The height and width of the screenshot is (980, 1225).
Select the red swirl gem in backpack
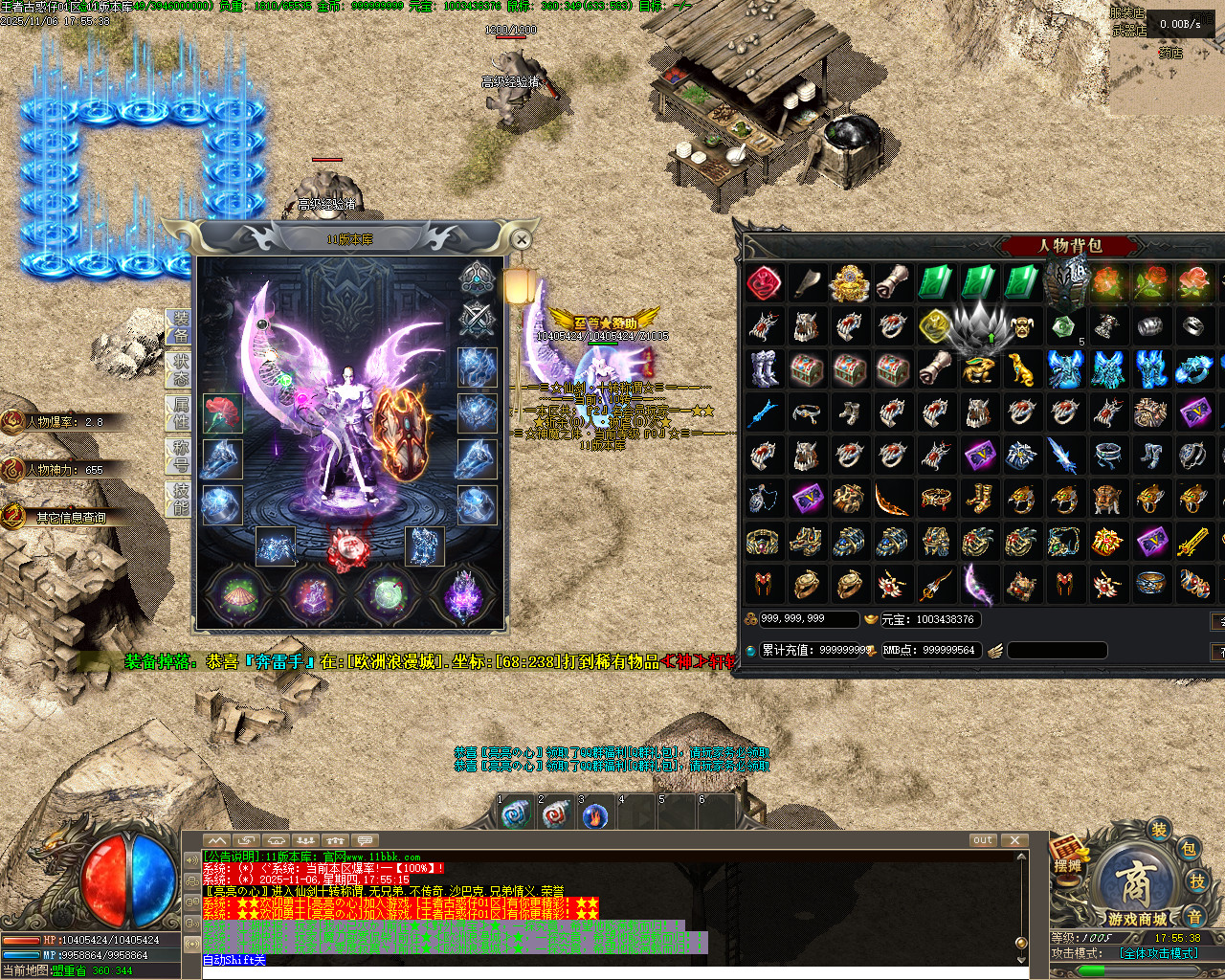click(x=764, y=283)
